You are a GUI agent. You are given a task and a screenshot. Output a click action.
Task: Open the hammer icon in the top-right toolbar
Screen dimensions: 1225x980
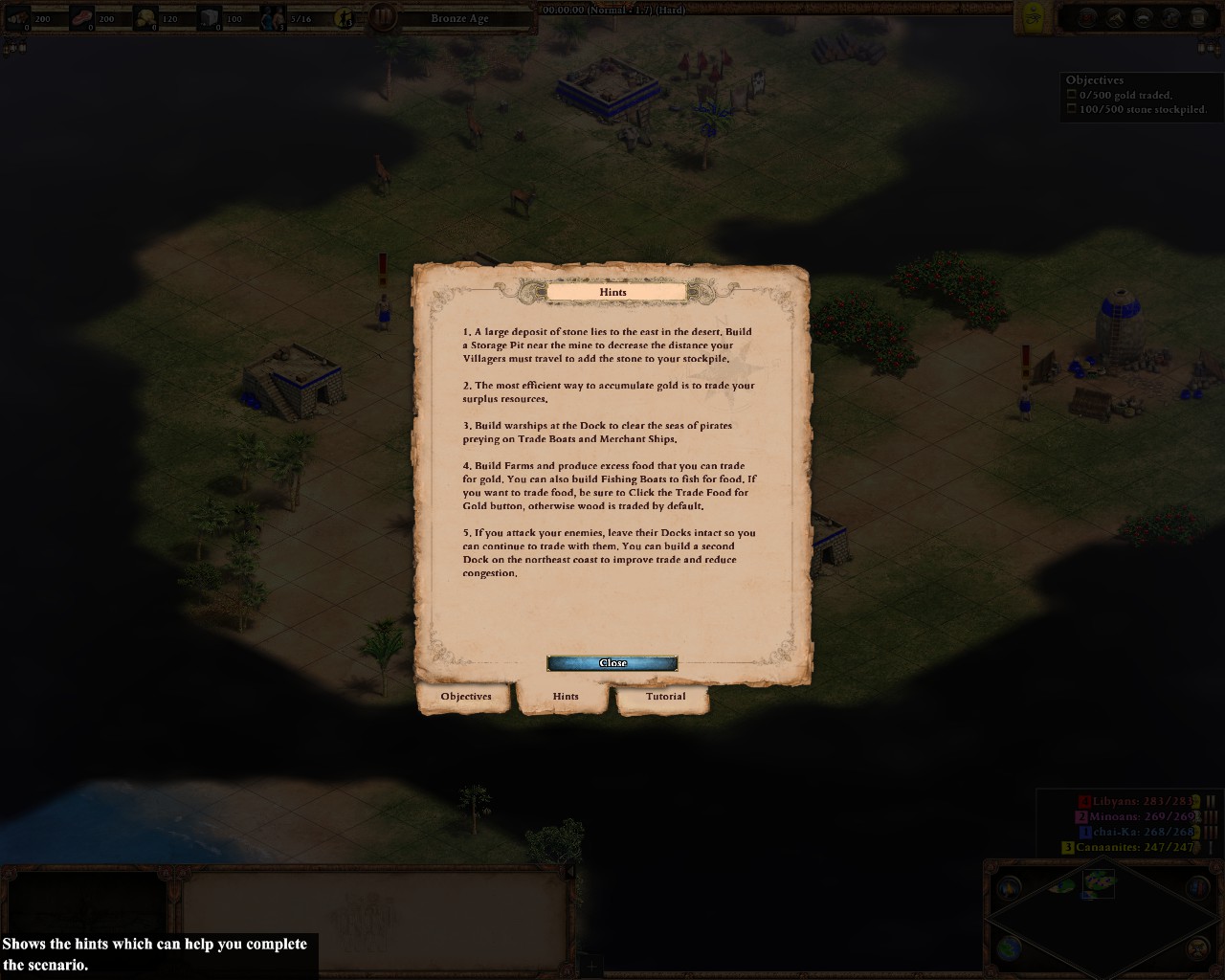[1115, 16]
